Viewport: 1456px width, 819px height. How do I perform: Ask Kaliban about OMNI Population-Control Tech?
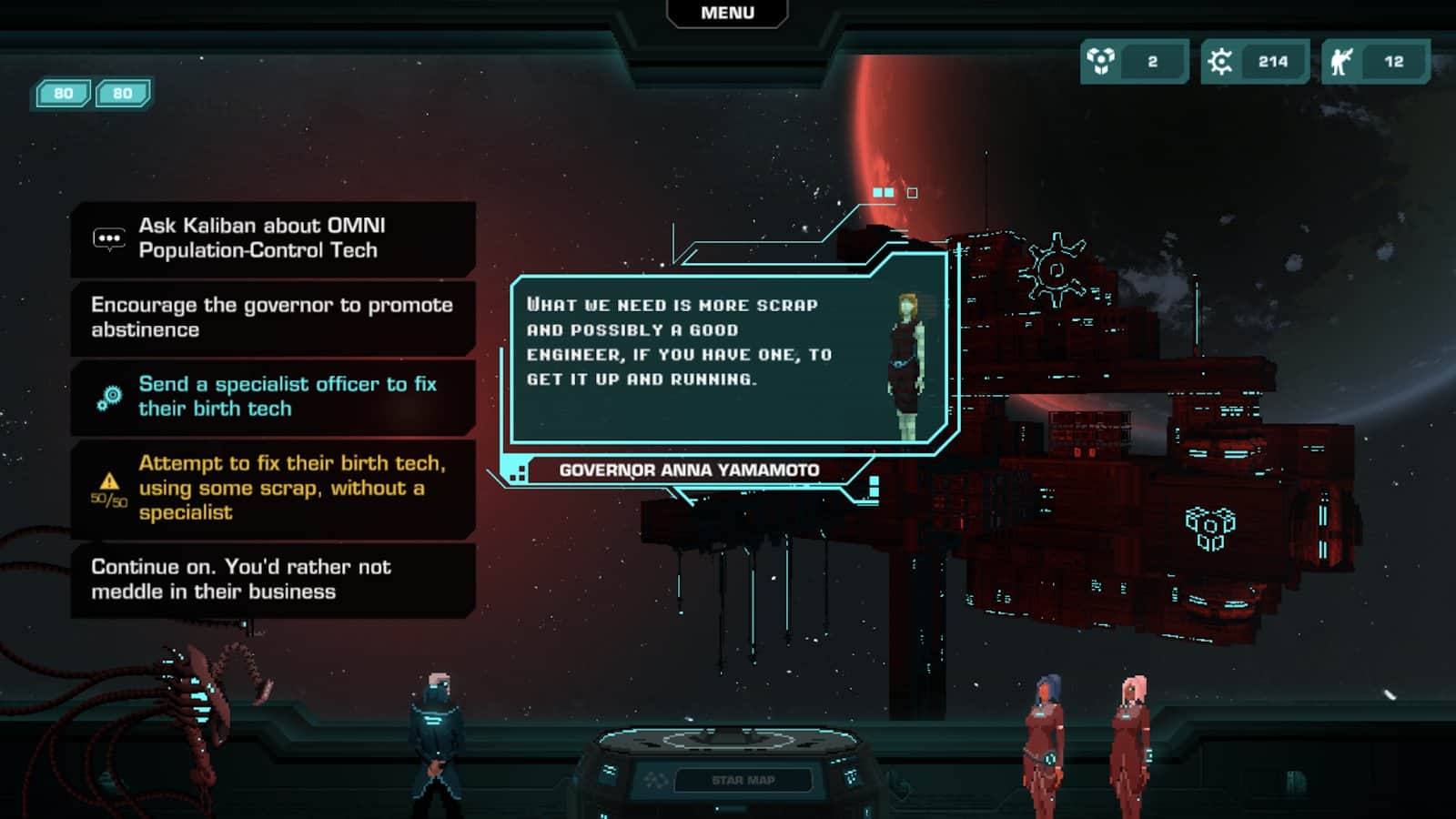[273, 238]
